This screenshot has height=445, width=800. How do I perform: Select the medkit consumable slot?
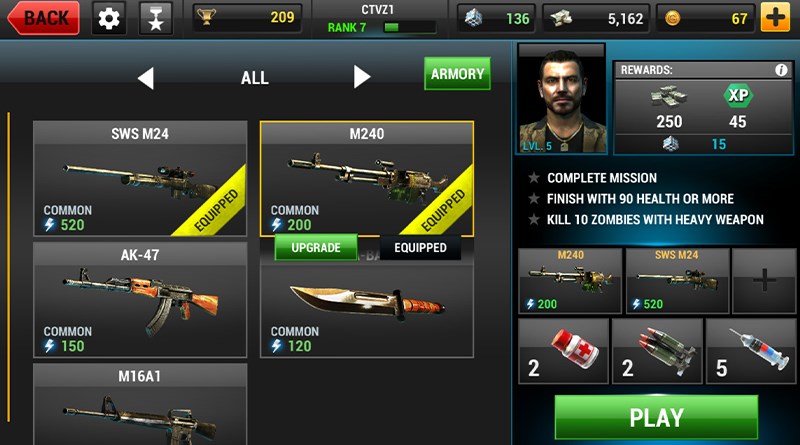pos(563,351)
